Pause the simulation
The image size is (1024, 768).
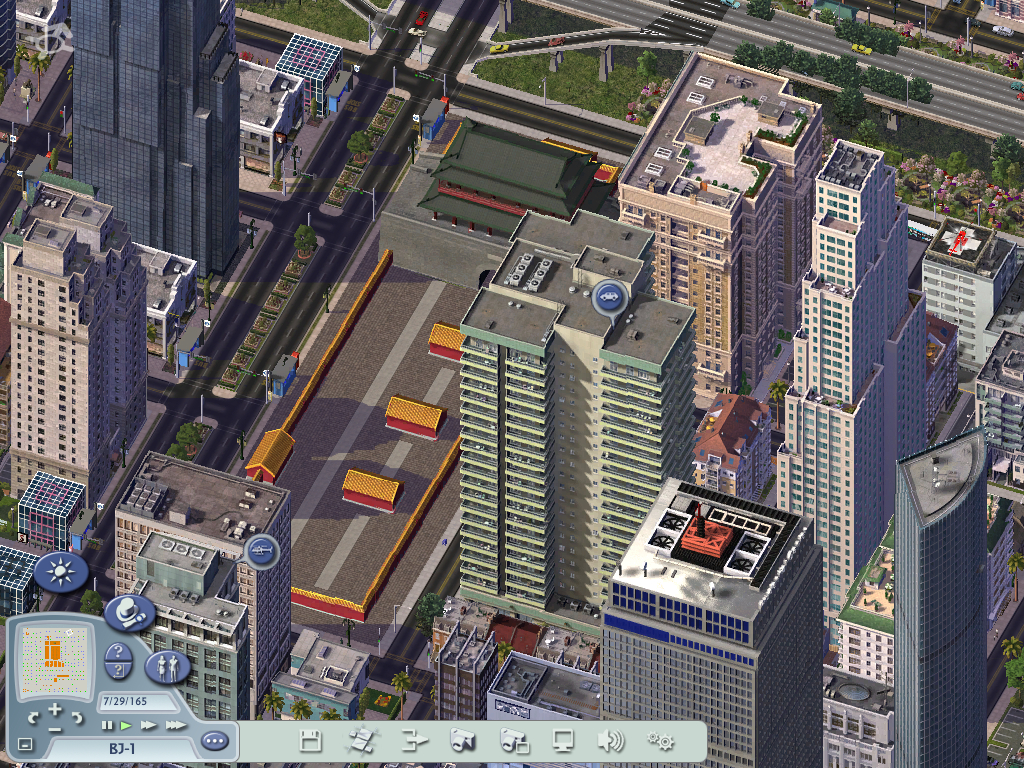click(x=107, y=725)
